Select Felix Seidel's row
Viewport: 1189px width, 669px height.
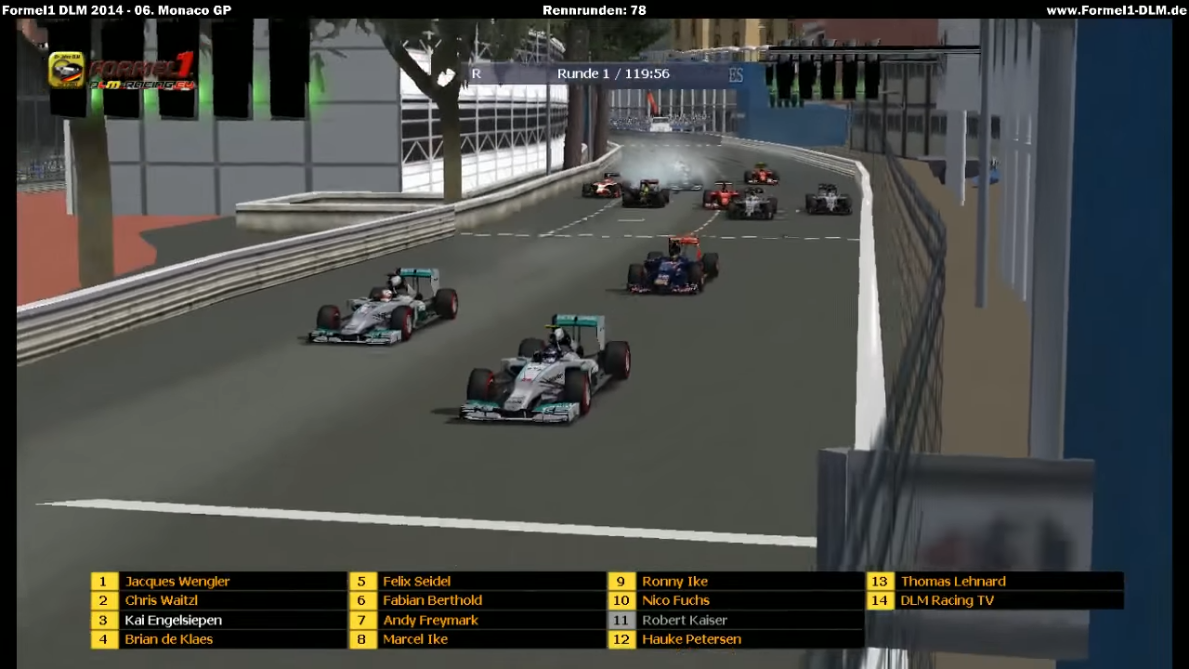point(416,581)
